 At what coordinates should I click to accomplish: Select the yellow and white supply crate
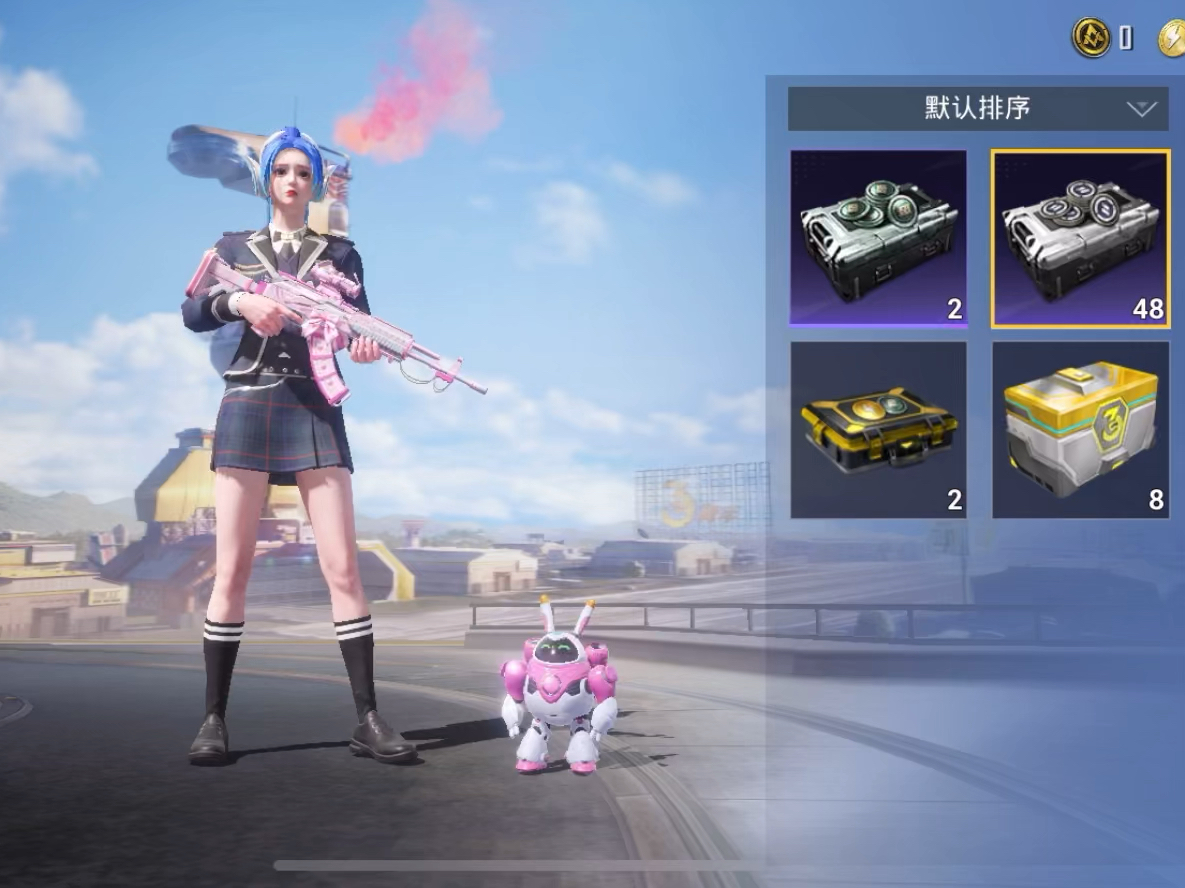pos(1080,430)
